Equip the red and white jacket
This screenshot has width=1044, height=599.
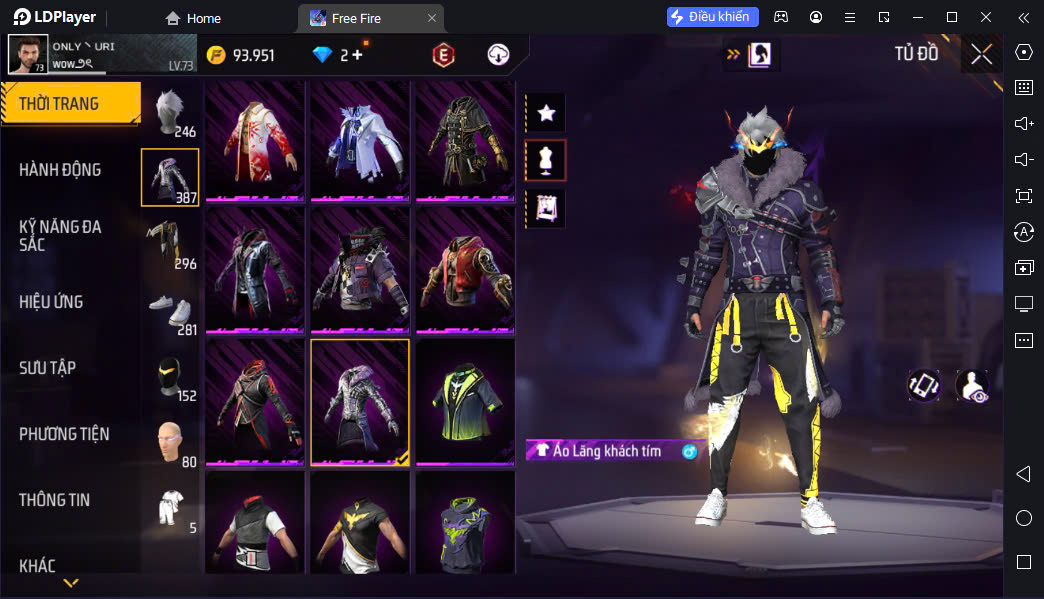[x=257, y=140]
